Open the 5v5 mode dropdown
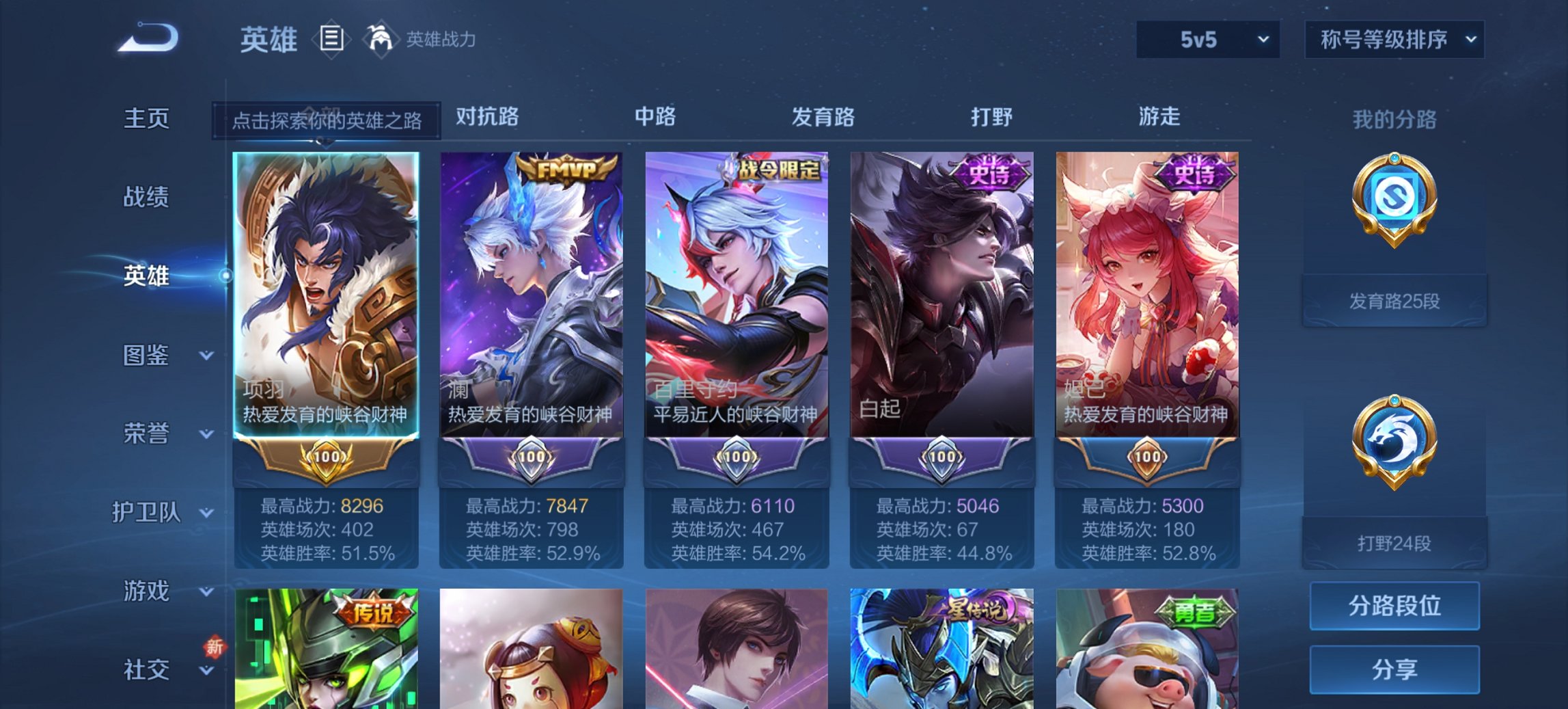Screen dimensions: 1568x709 [1205, 40]
